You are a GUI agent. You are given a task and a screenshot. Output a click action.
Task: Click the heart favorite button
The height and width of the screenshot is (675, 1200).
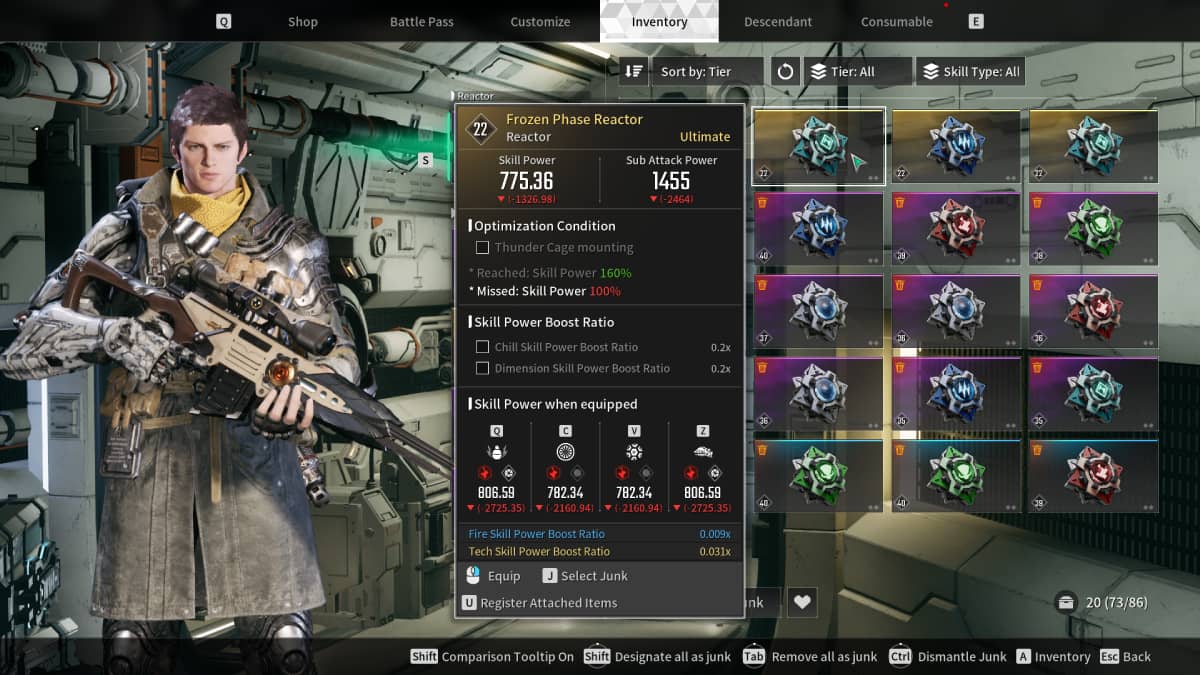[801, 602]
